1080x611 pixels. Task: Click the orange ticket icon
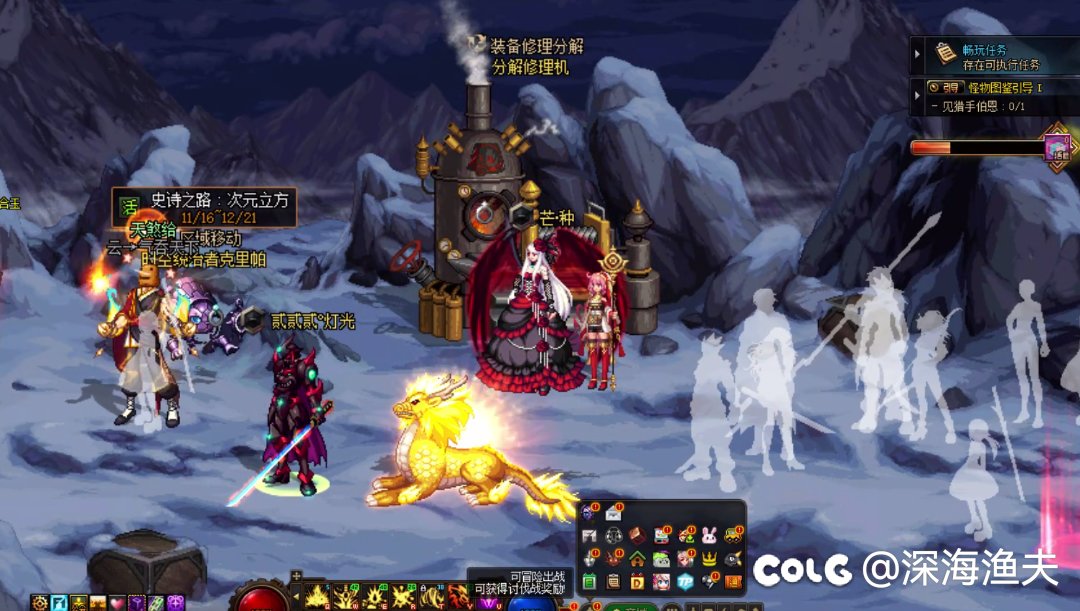tap(734, 581)
